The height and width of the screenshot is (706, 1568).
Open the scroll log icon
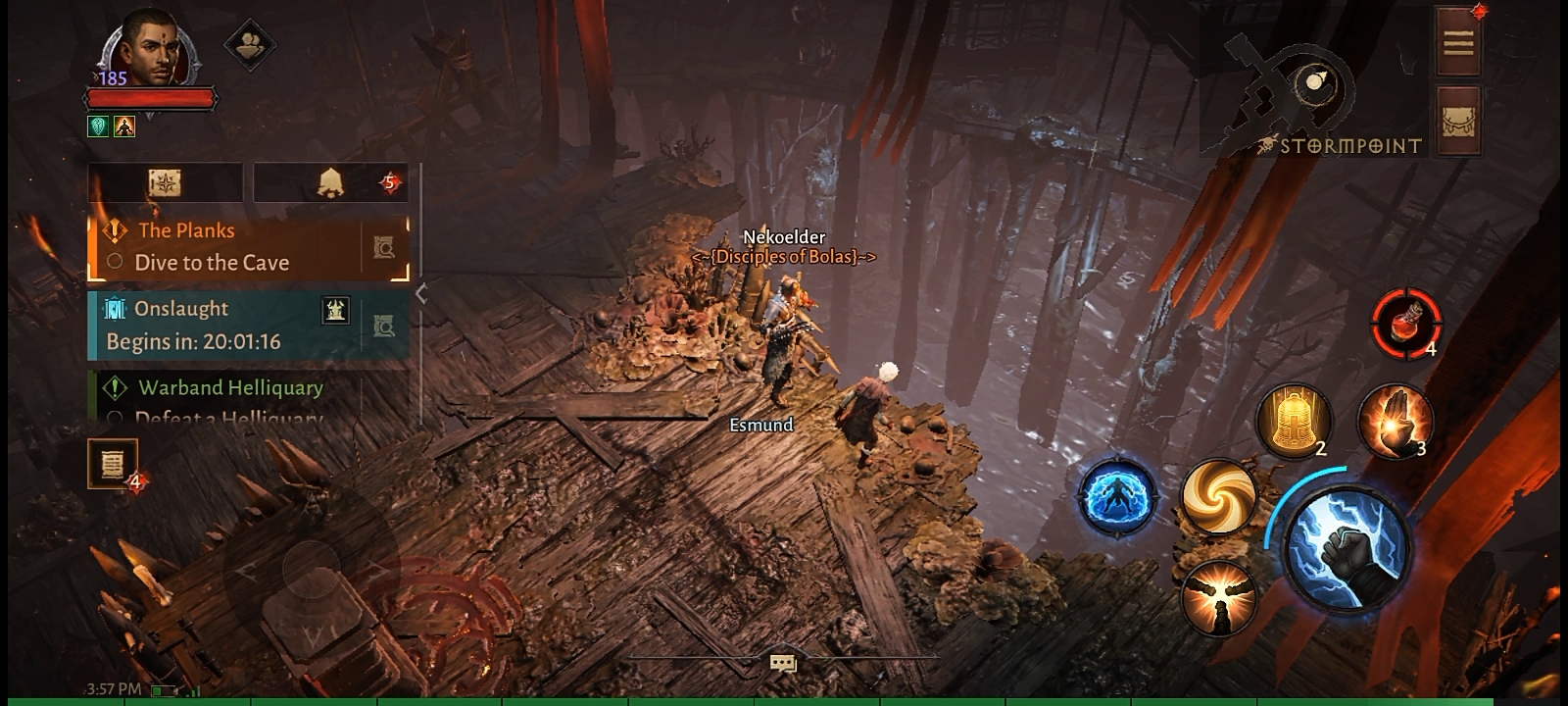113,463
